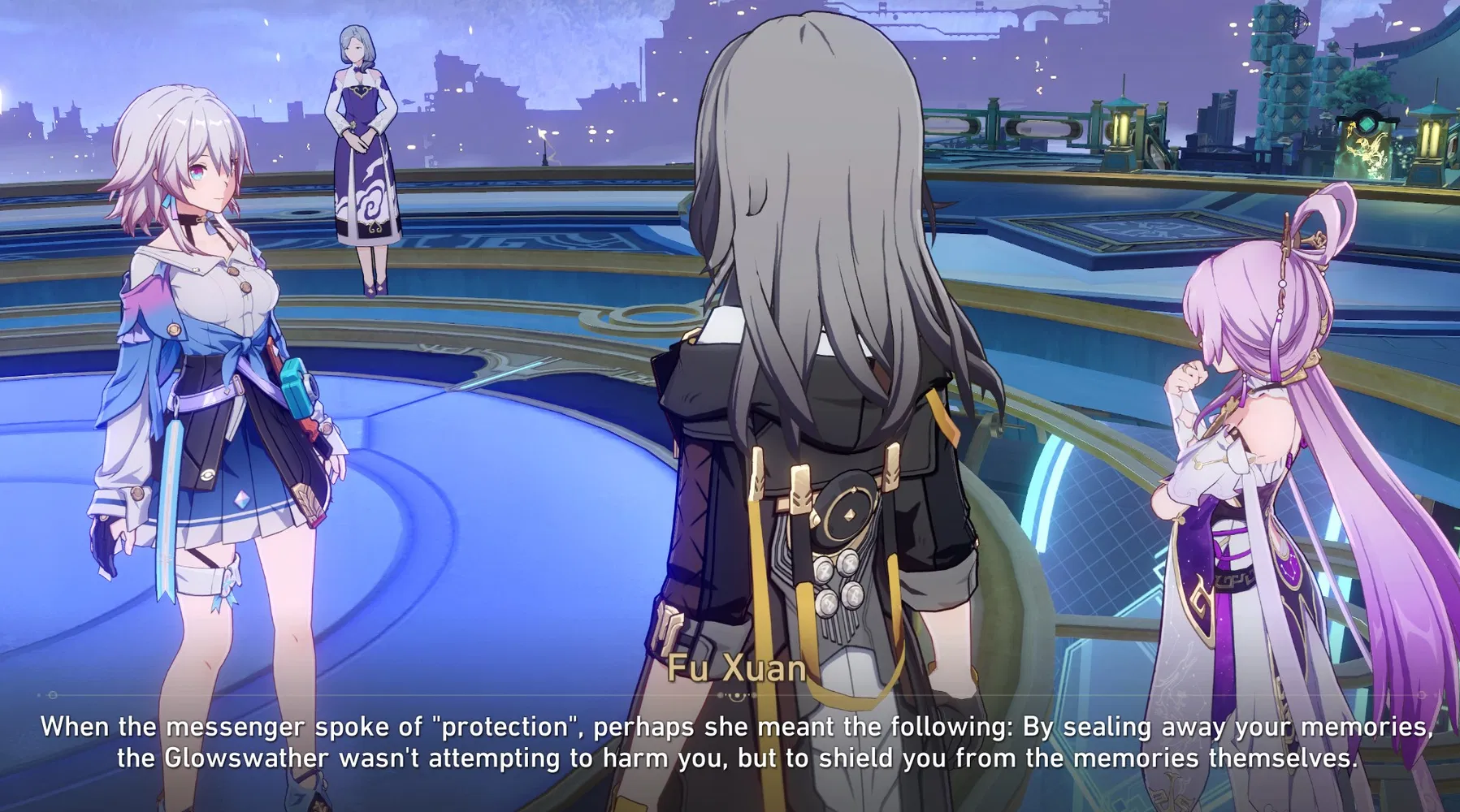
Task: Click March 7th's choker pendant
Action: coord(201,218)
